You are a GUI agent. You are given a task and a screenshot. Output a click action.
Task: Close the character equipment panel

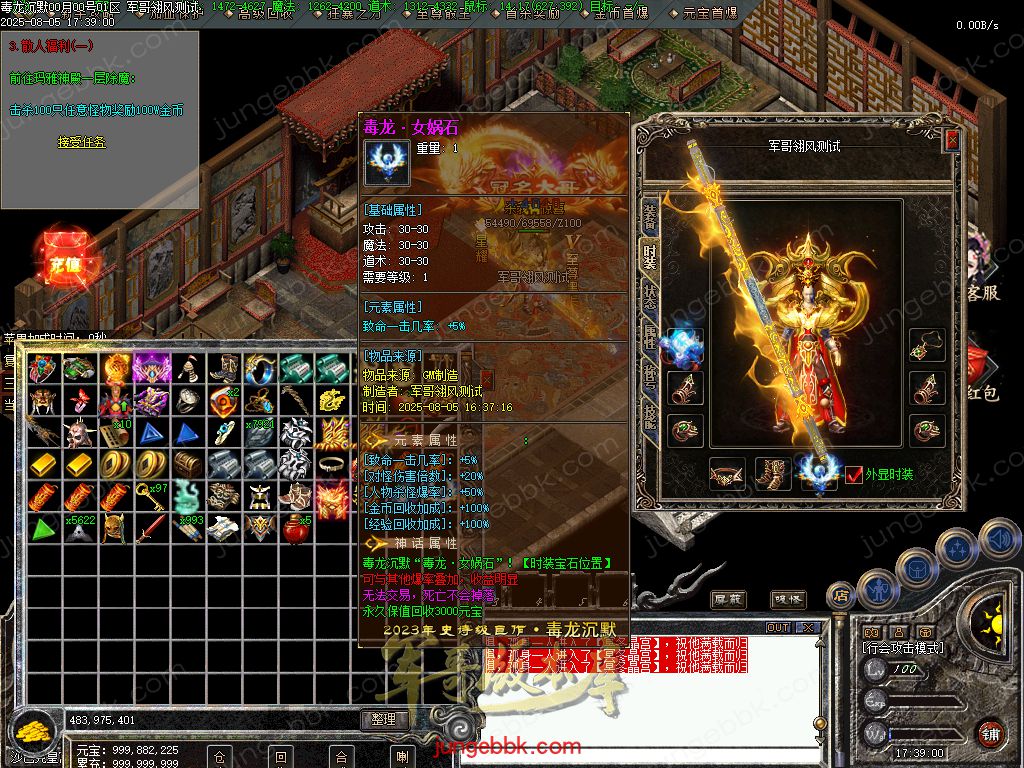point(952,141)
